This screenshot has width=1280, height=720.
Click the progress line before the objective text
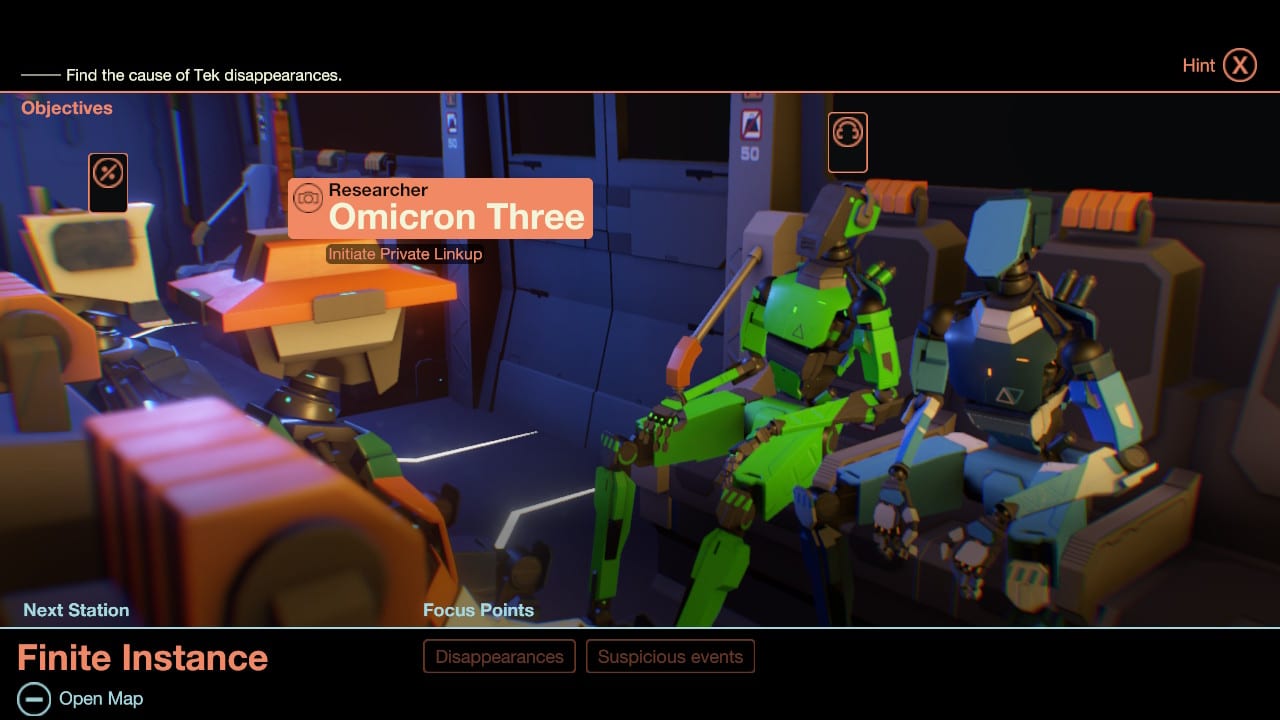42,75
